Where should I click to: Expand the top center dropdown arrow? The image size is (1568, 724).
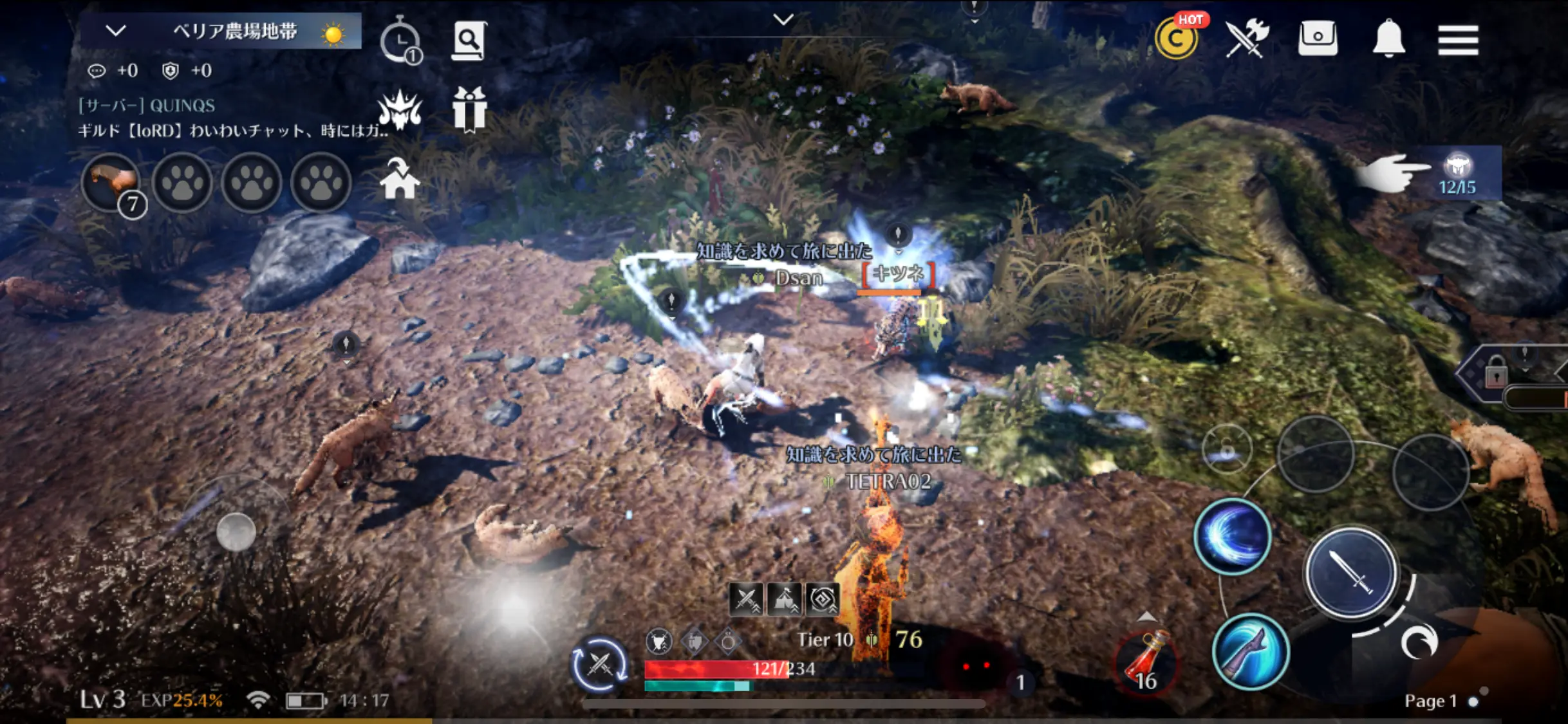[x=783, y=20]
